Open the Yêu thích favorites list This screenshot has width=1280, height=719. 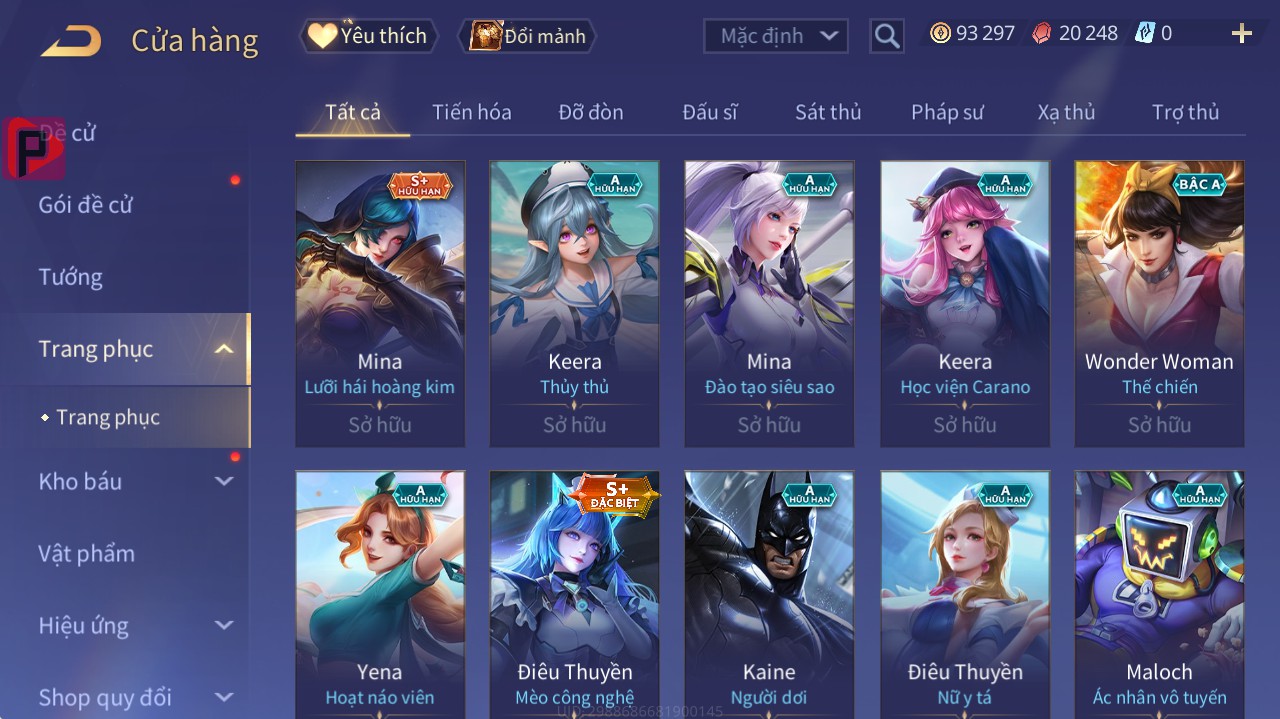click(x=369, y=36)
